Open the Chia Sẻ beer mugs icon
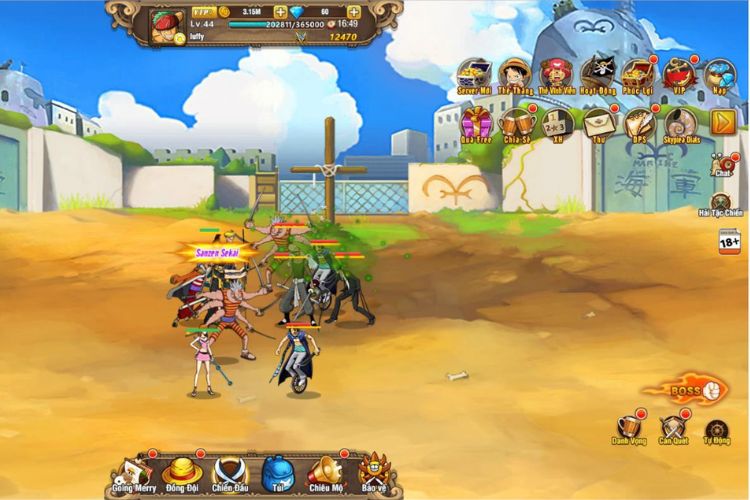The width and height of the screenshot is (750, 500). pos(517,122)
